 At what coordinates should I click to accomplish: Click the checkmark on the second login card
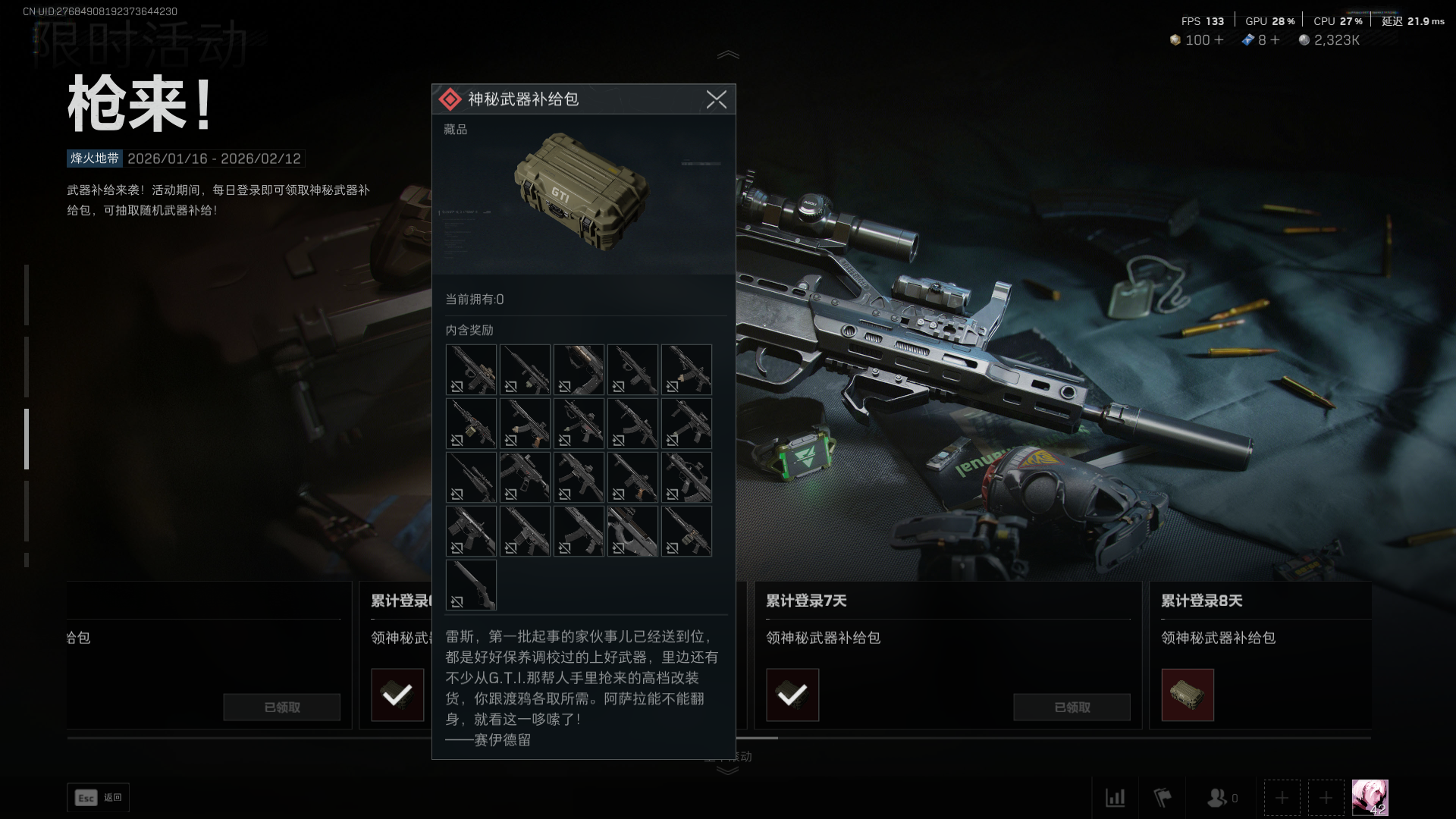pyautogui.click(x=397, y=694)
